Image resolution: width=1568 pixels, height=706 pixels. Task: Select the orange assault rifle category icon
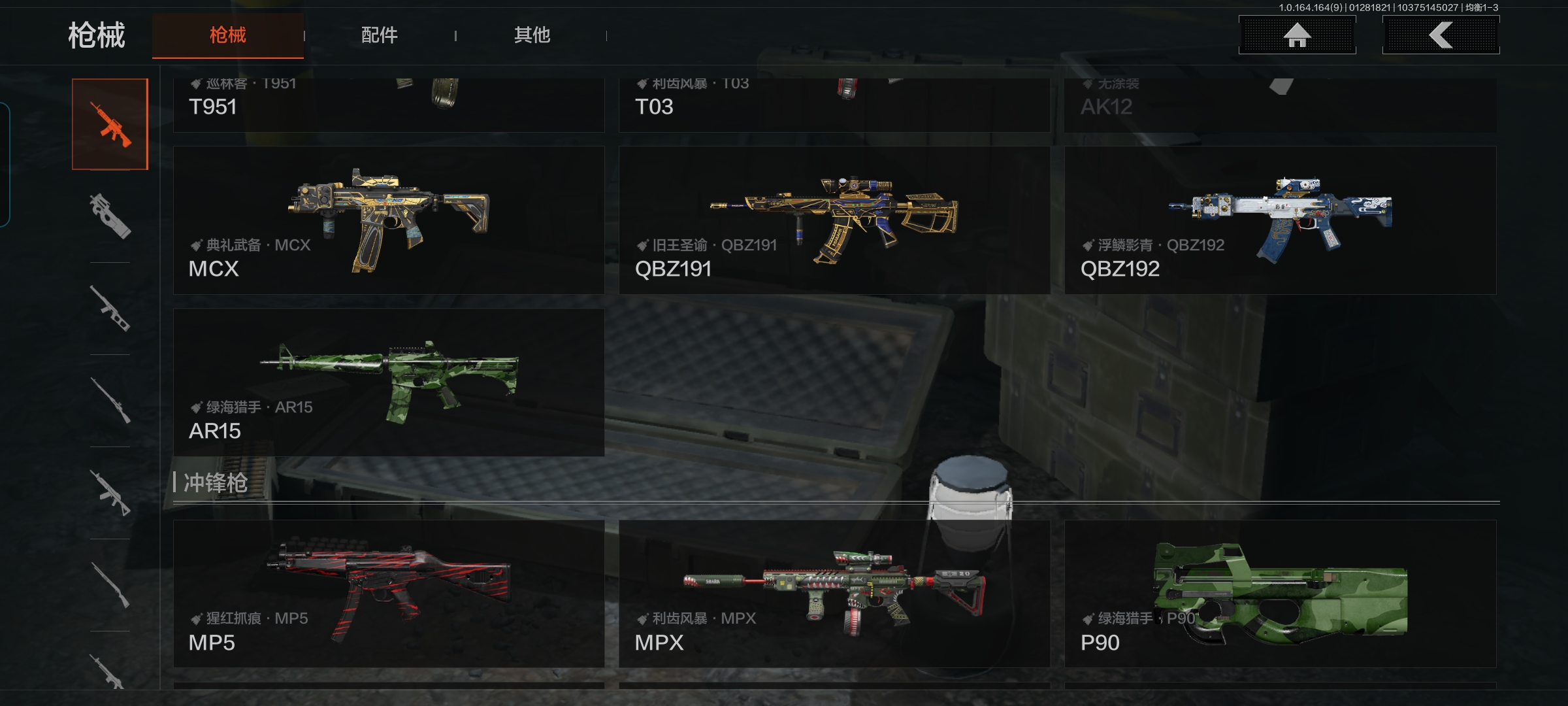tap(110, 124)
